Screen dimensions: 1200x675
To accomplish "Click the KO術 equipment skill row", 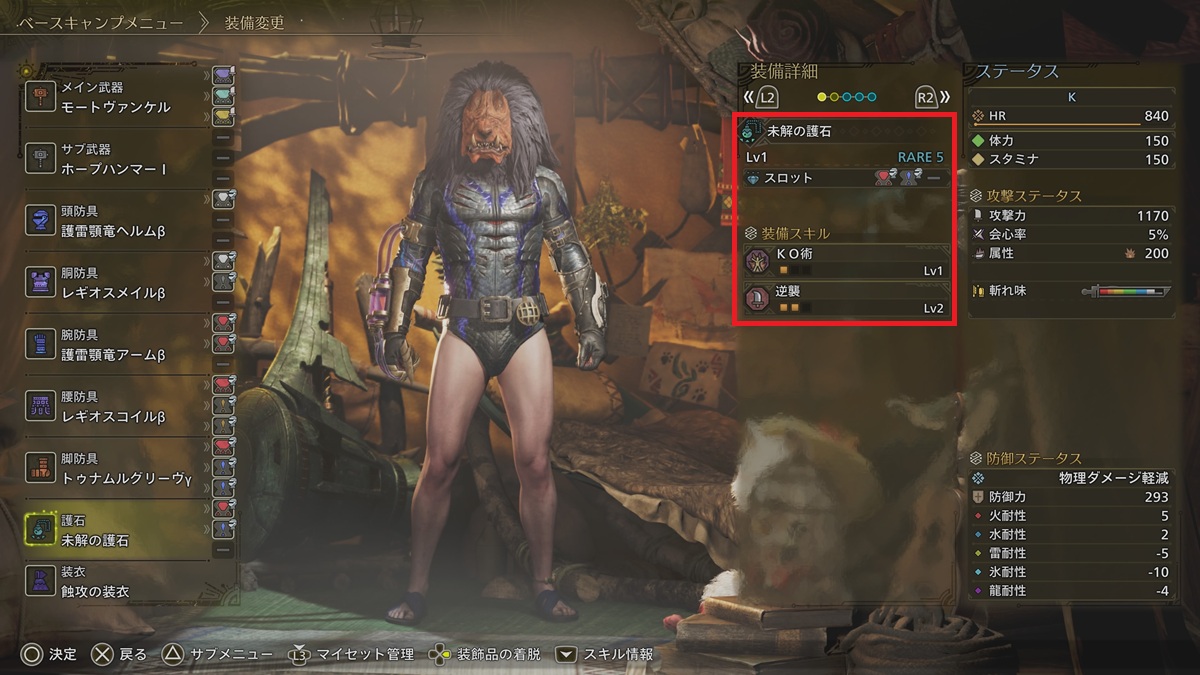I will [x=846, y=262].
